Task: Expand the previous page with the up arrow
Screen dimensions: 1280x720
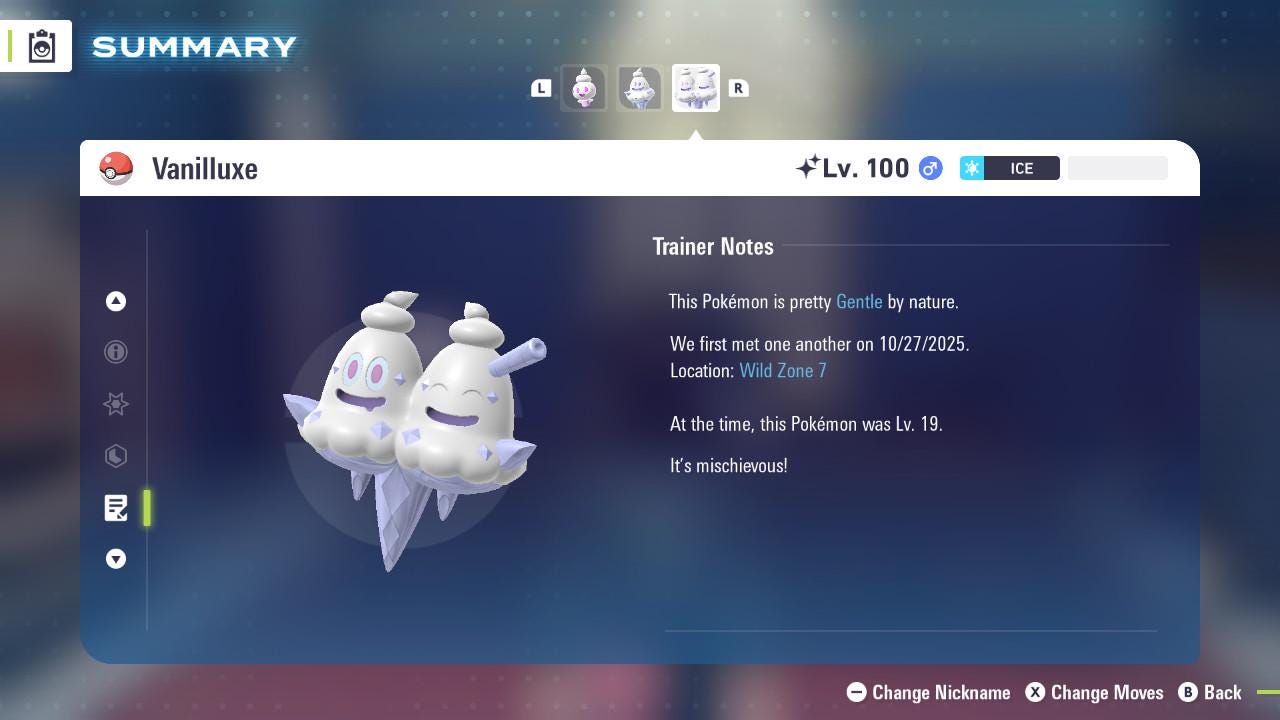Action: (116, 301)
